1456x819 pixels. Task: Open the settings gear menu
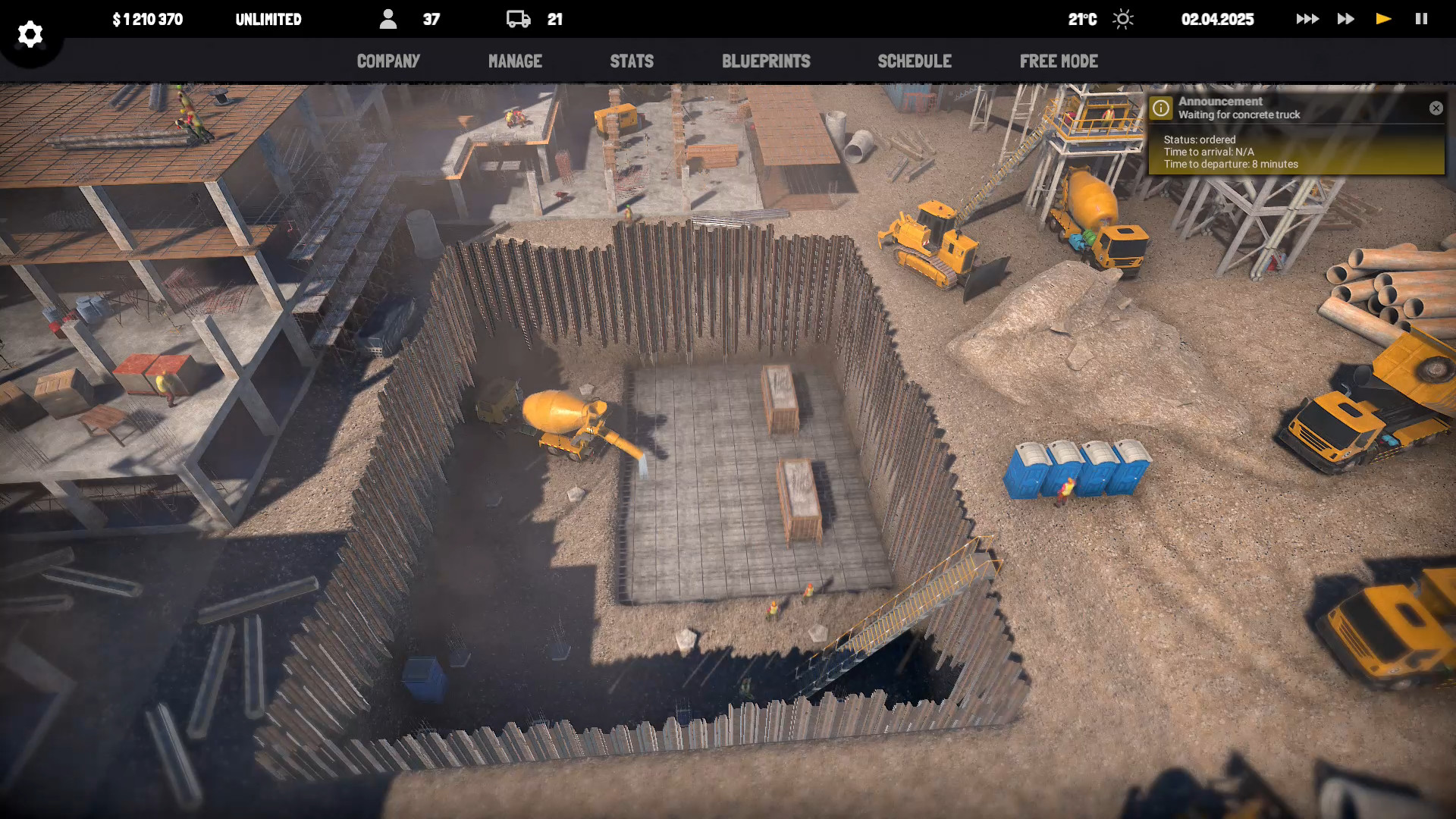tap(30, 34)
